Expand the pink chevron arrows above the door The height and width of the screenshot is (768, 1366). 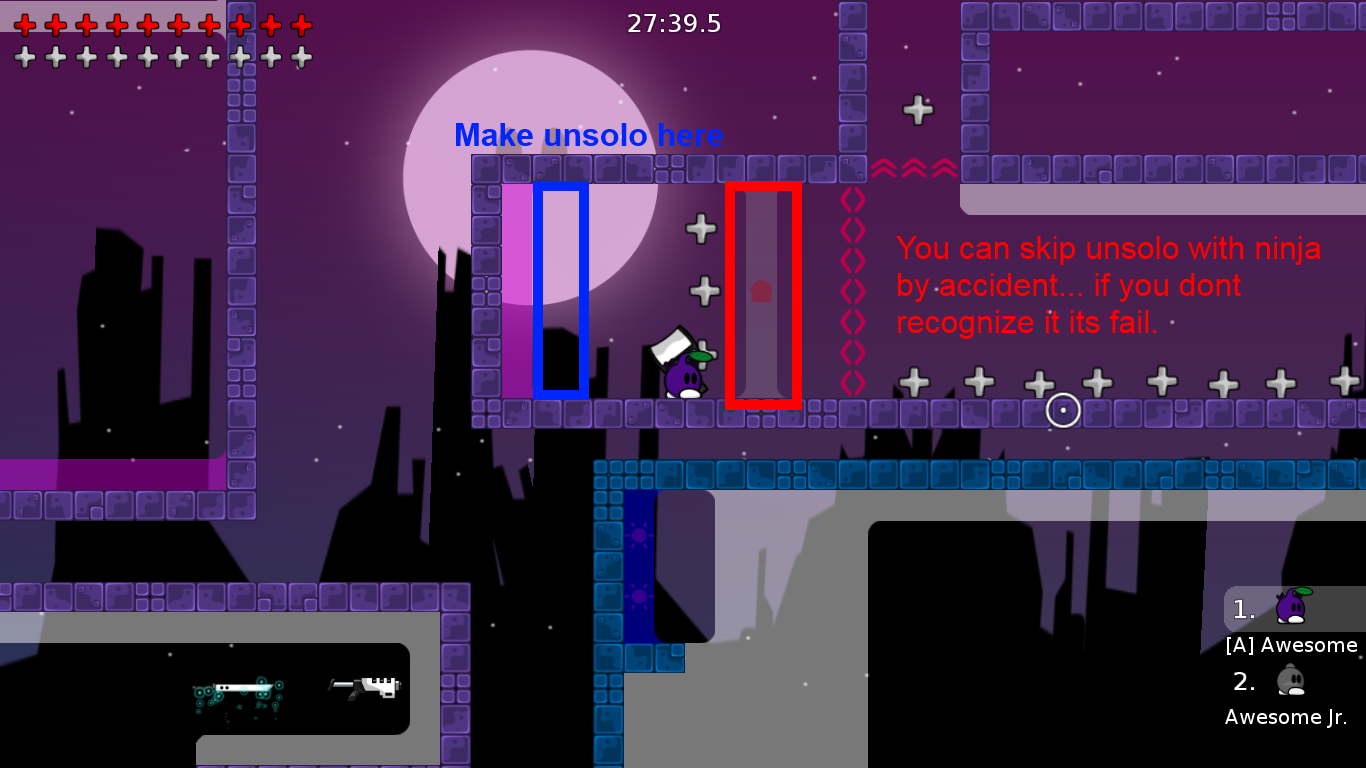[x=916, y=167]
